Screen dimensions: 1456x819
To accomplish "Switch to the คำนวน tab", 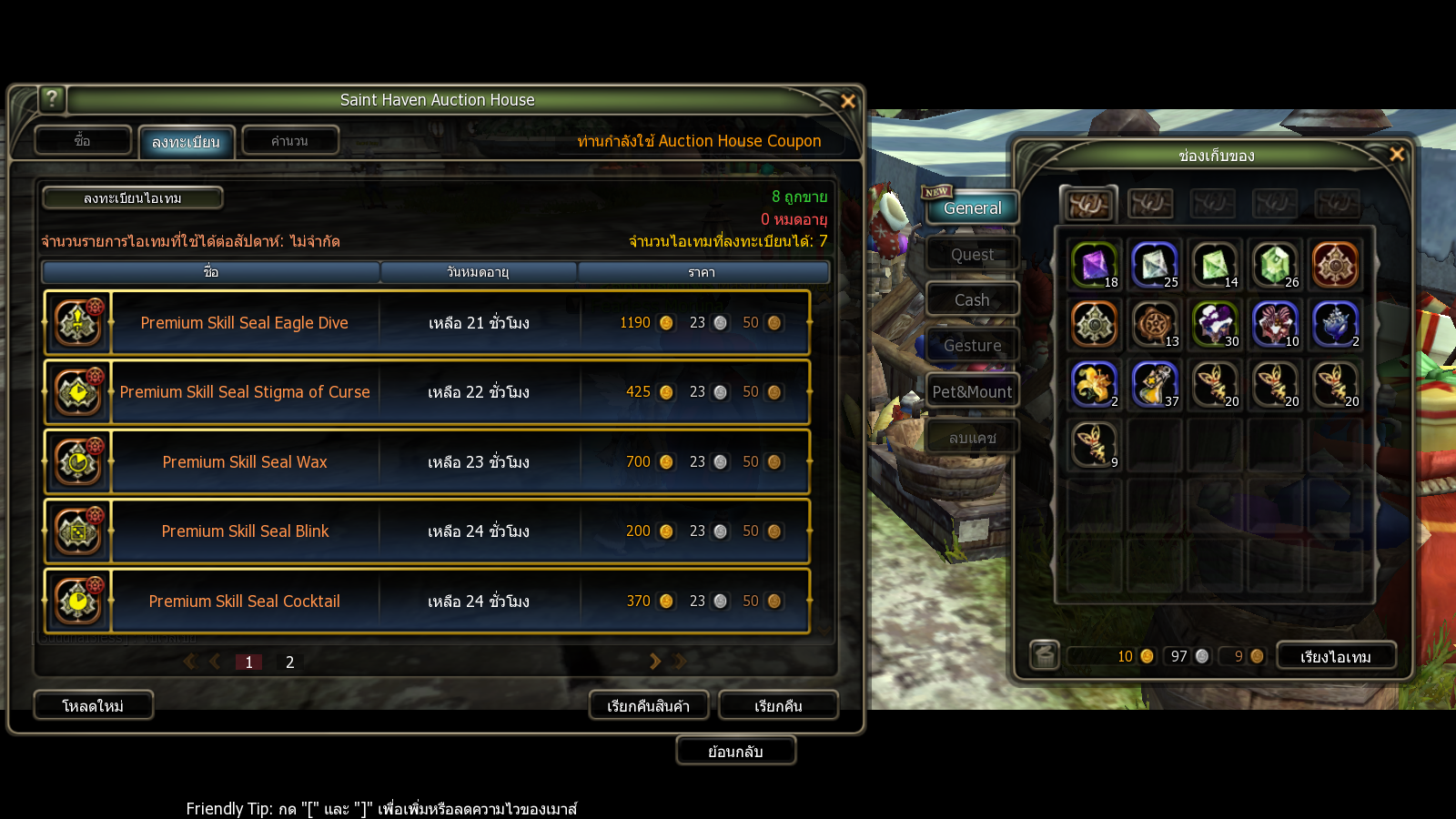I will [289, 141].
